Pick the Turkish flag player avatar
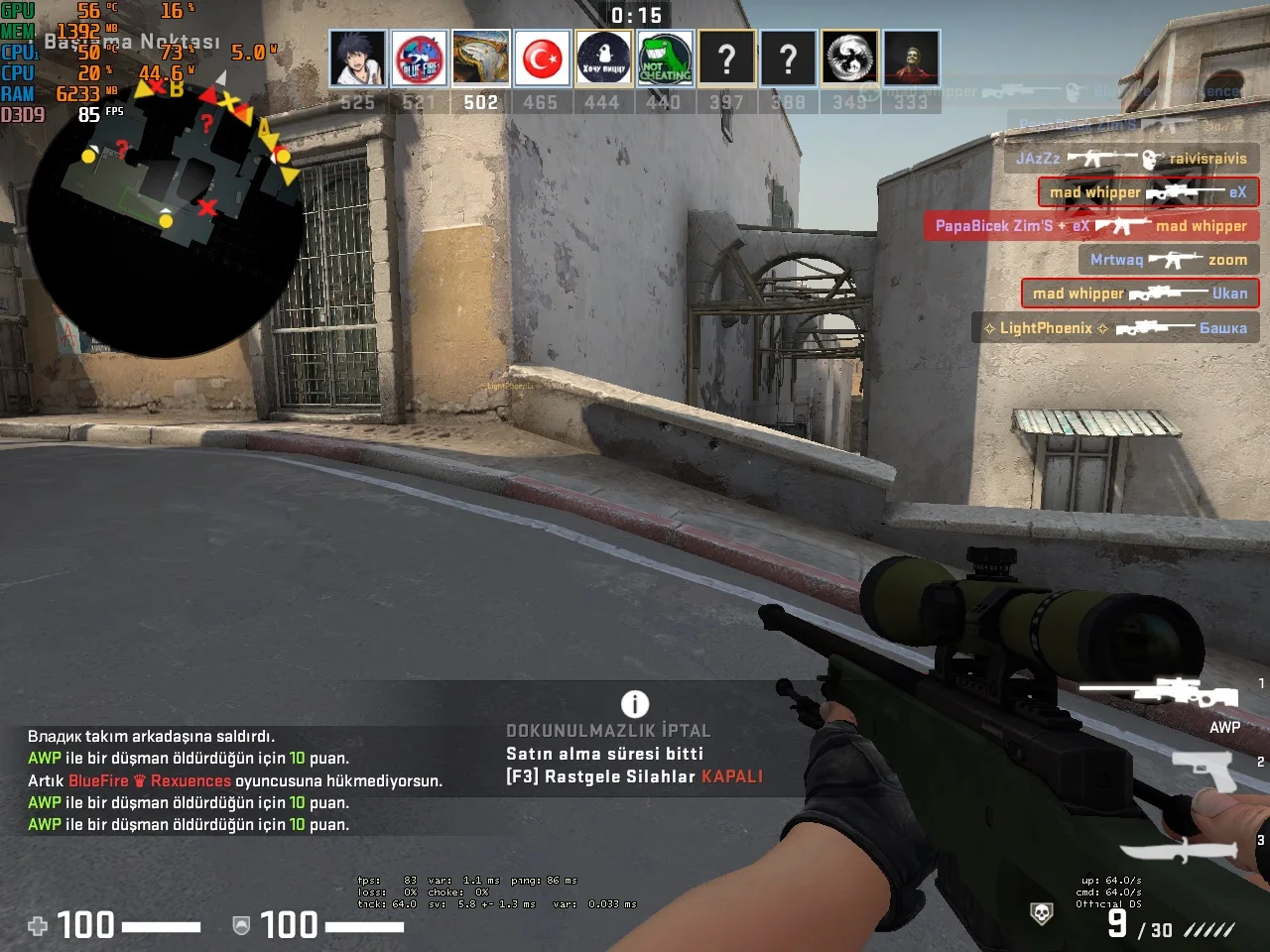The height and width of the screenshot is (952, 1270). (542, 59)
